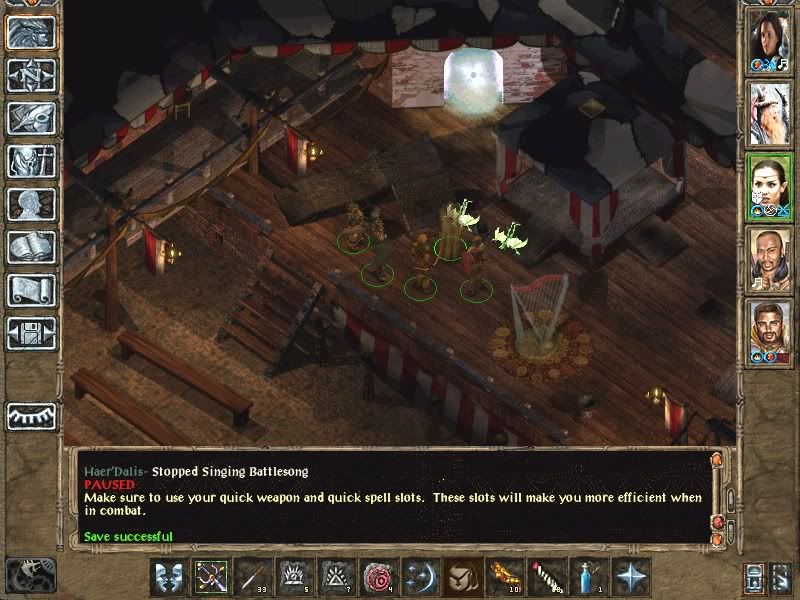This screenshot has height=600, width=800.
Task: Open the journal with the quill icon
Action: pos(31,118)
